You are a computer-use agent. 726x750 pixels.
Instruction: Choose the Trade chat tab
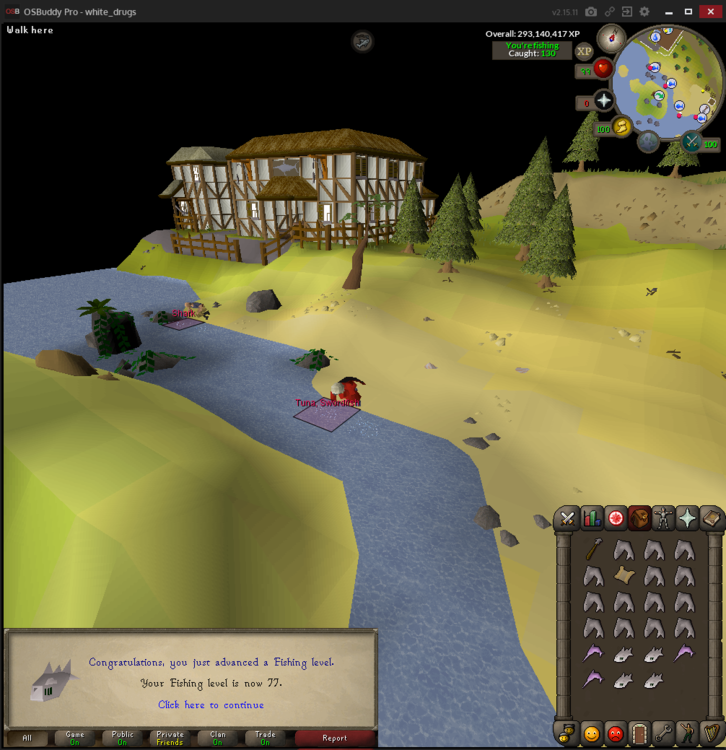pos(265,738)
